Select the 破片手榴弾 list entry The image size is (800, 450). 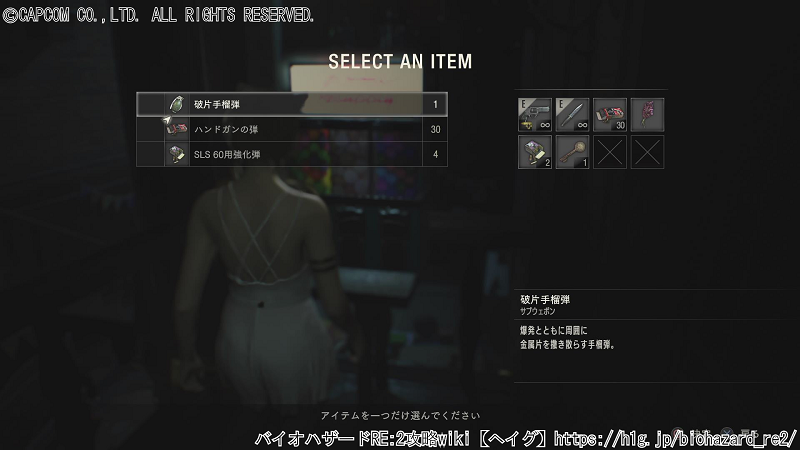pos(292,104)
